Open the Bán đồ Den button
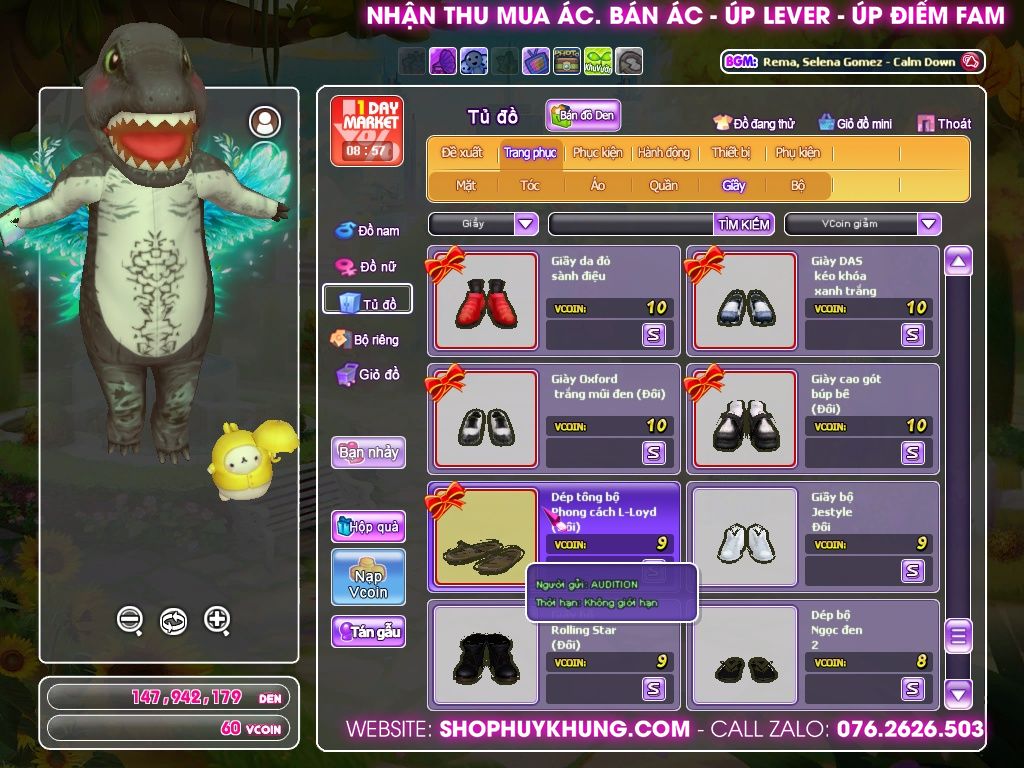Image resolution: width=1024 pixels, height=768 pixels. (583, 115)
